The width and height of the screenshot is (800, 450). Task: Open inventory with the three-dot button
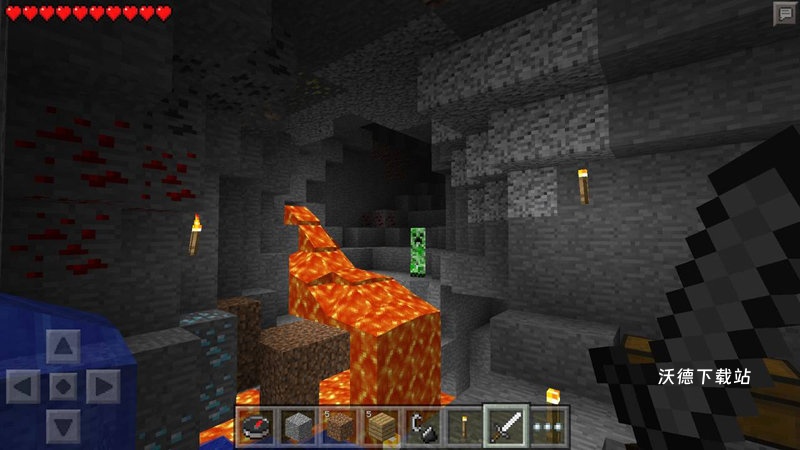[547, 425]
